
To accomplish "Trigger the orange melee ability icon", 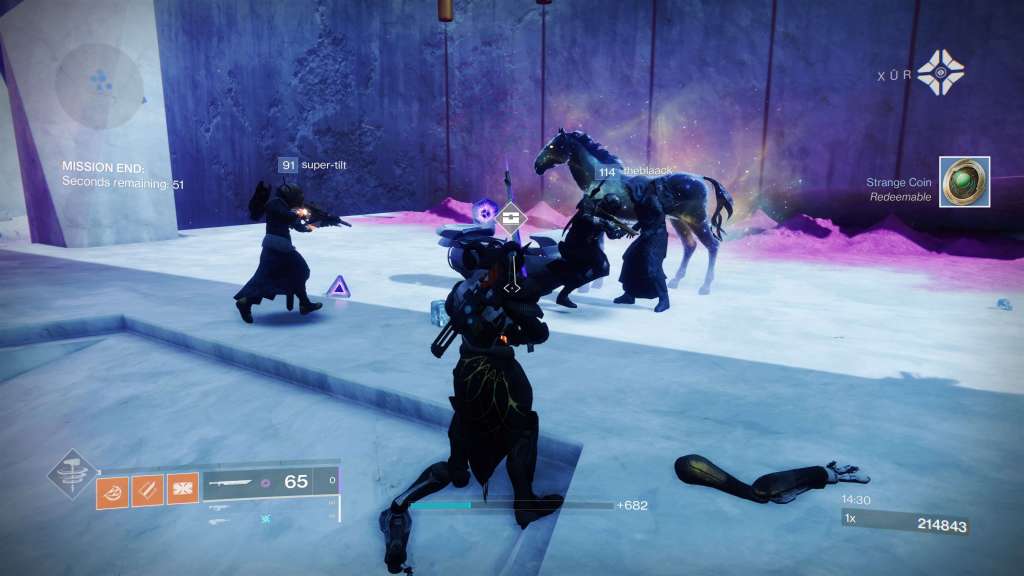I will click(147, 489).
